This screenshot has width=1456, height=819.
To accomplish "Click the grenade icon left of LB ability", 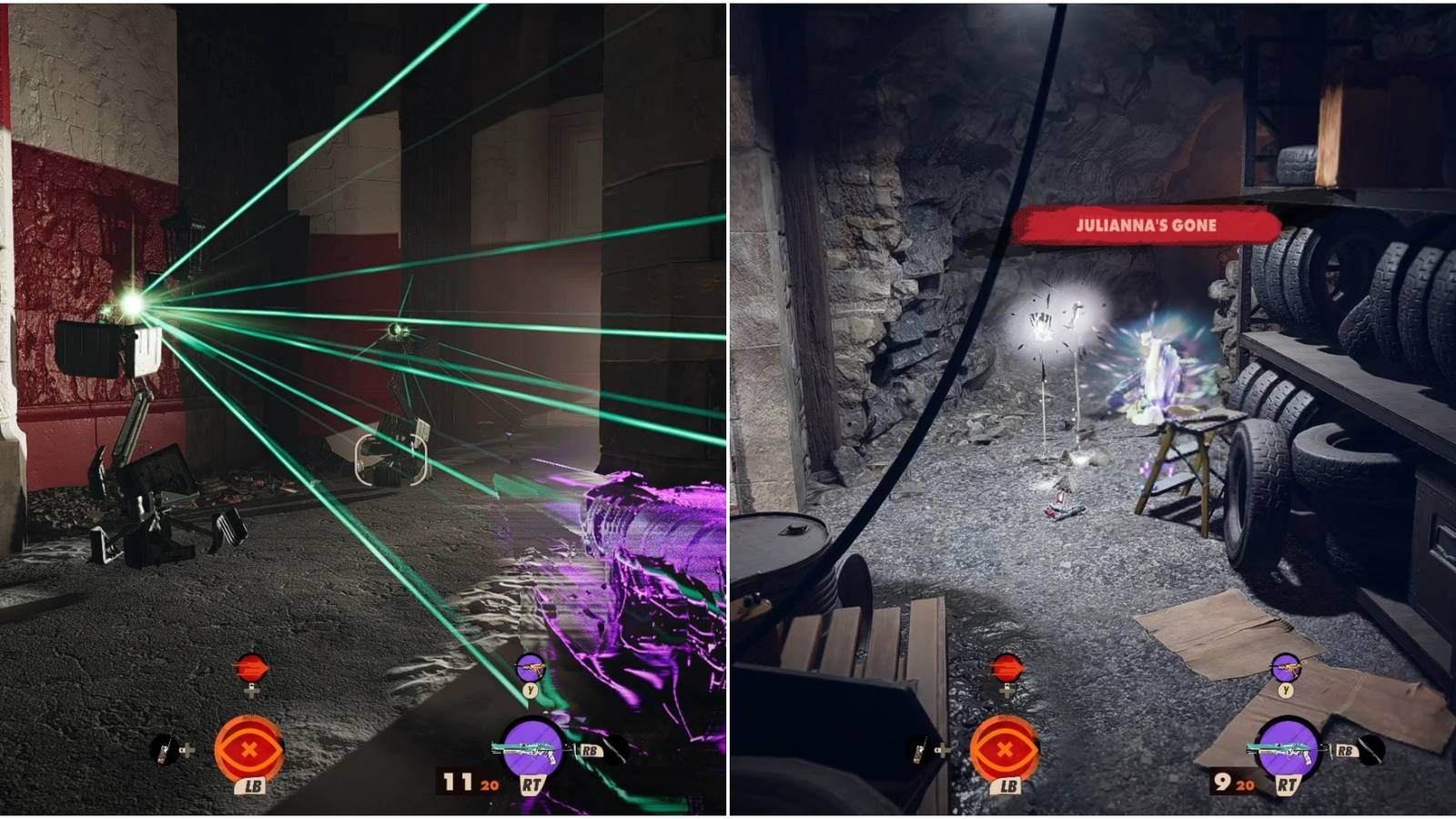I will [164, 751].
